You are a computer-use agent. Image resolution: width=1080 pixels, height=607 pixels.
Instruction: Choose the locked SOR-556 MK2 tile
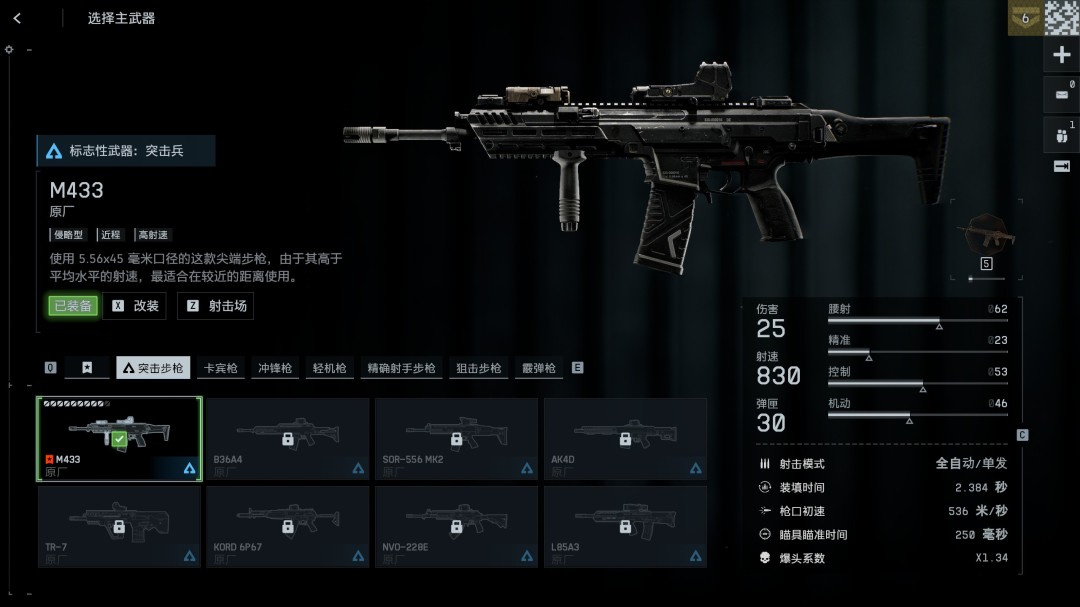456,439
